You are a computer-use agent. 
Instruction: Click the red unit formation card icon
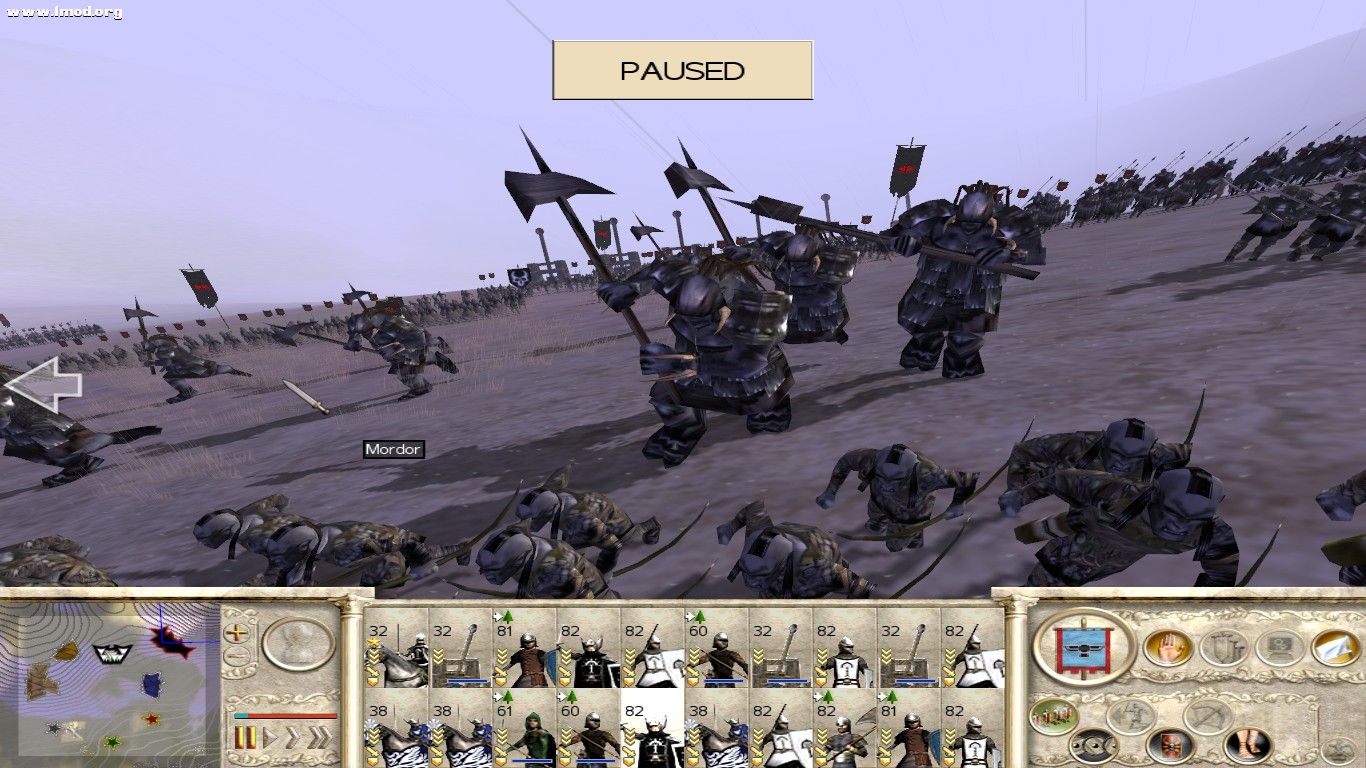(1170, 746)
